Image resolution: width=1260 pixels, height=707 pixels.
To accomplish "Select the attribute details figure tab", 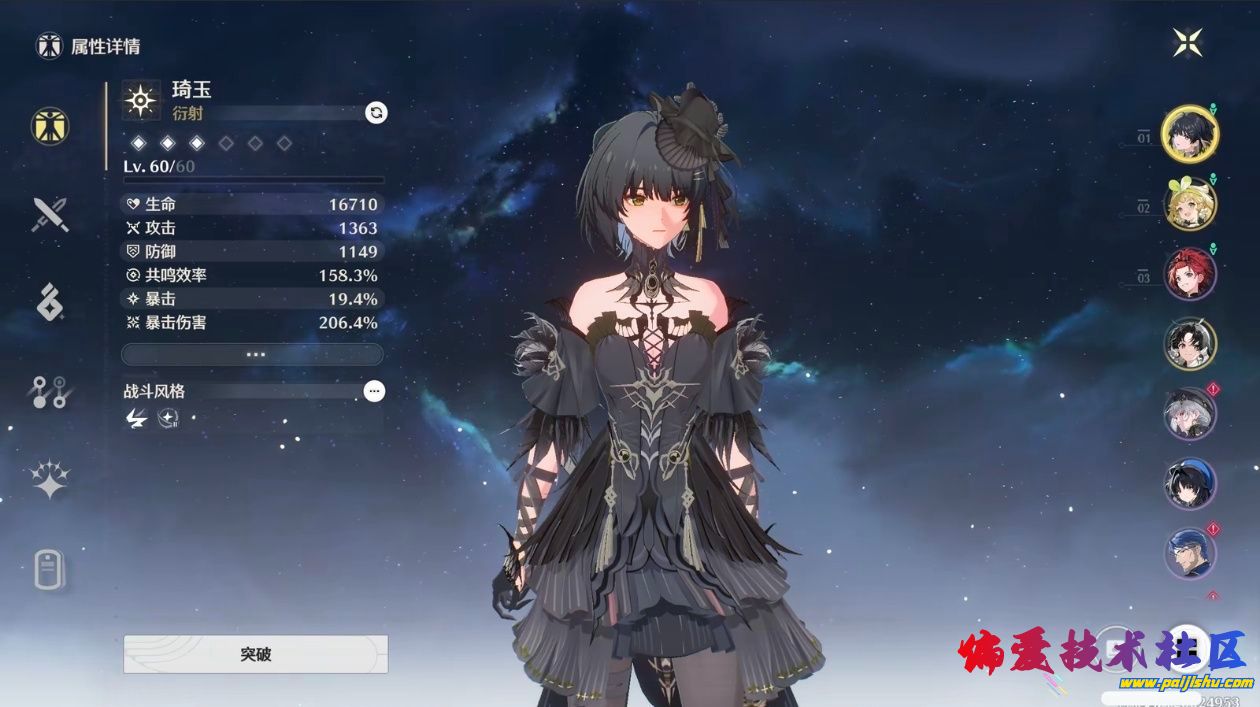I will coord(49,126).
